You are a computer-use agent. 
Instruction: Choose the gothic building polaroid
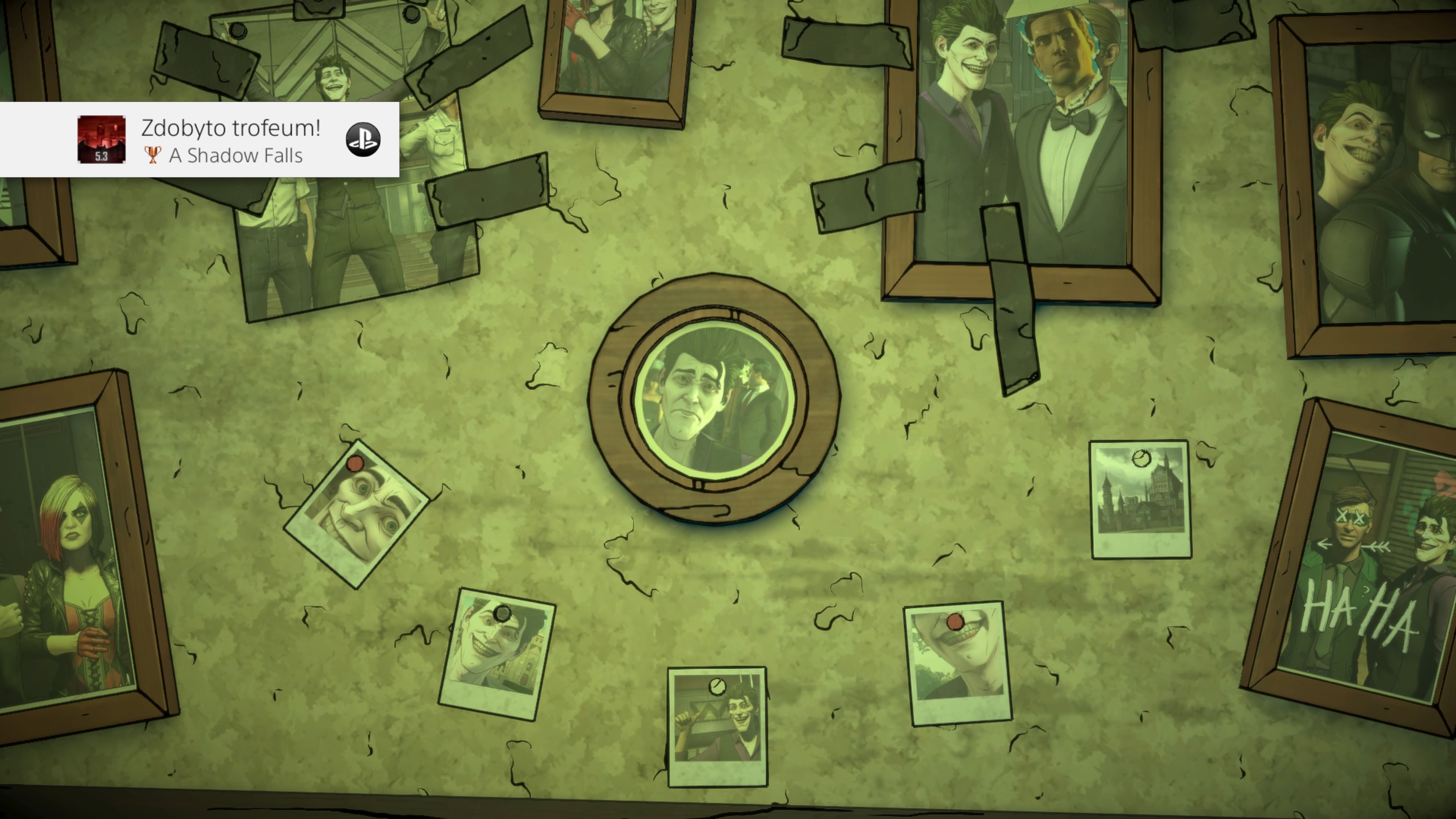[x=1140, y=499]
